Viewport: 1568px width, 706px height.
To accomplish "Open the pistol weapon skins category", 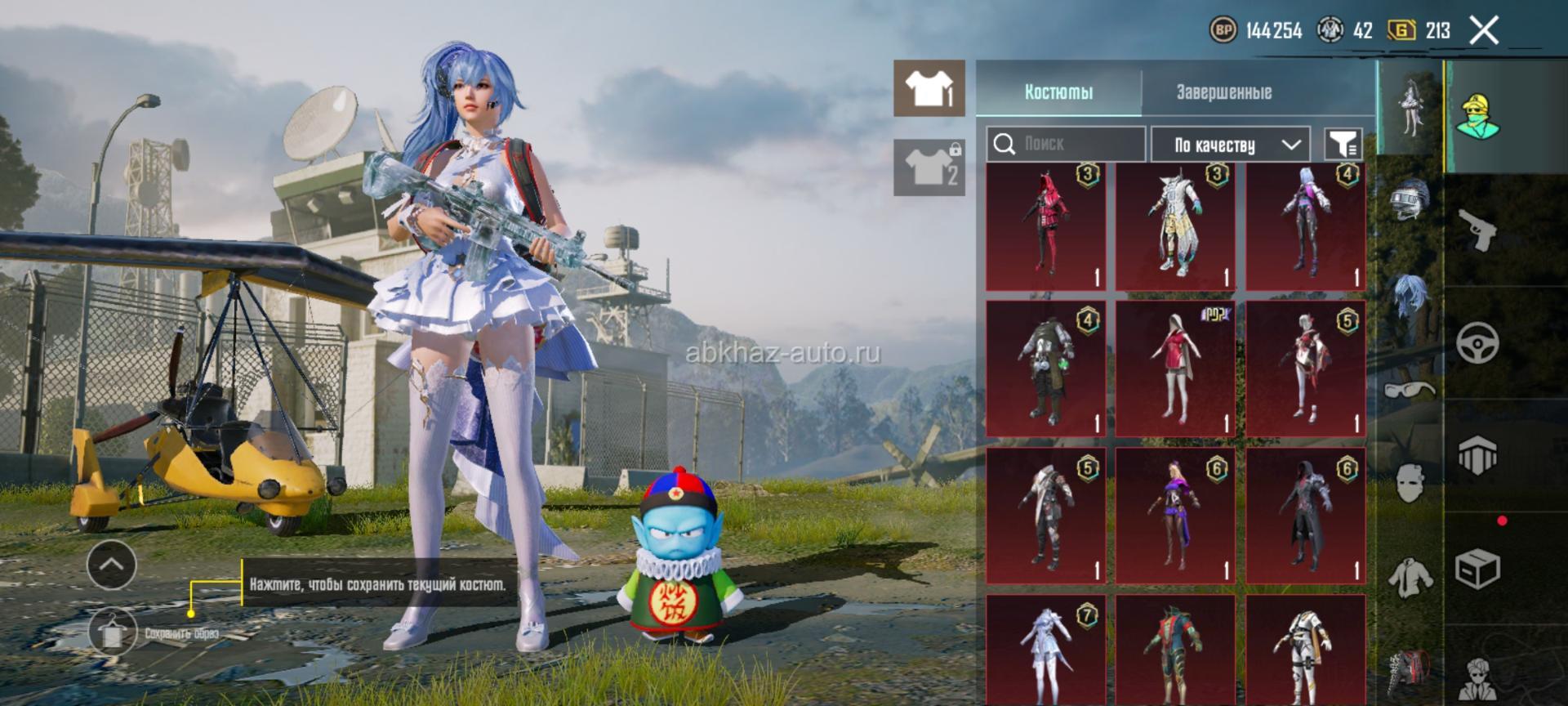I will coord(1478,231).
